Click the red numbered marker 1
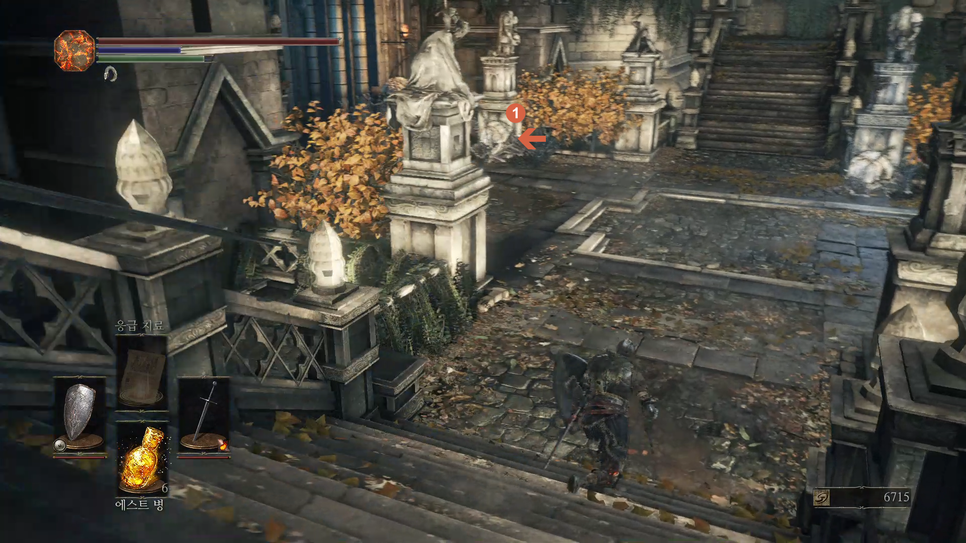 click(x=515, y=114)
